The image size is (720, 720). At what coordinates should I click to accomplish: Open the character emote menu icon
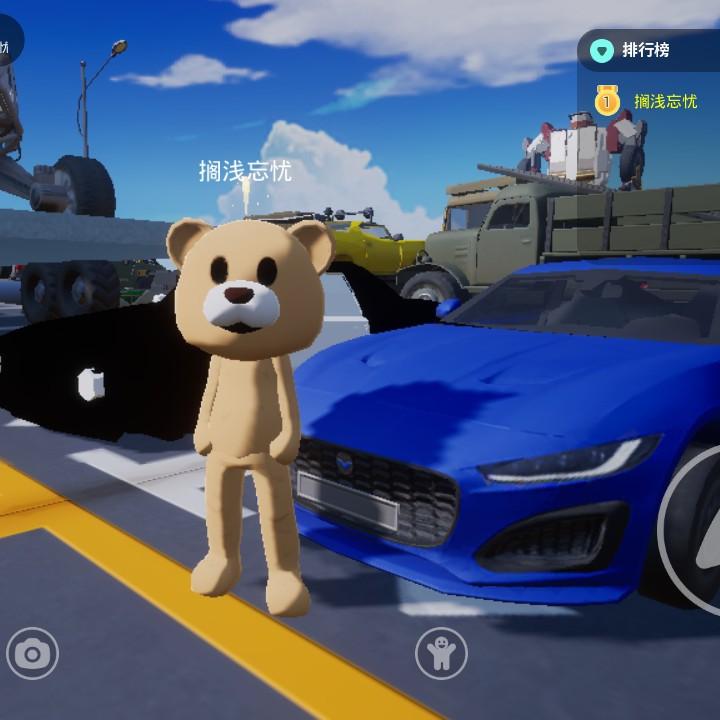[441, 654]
